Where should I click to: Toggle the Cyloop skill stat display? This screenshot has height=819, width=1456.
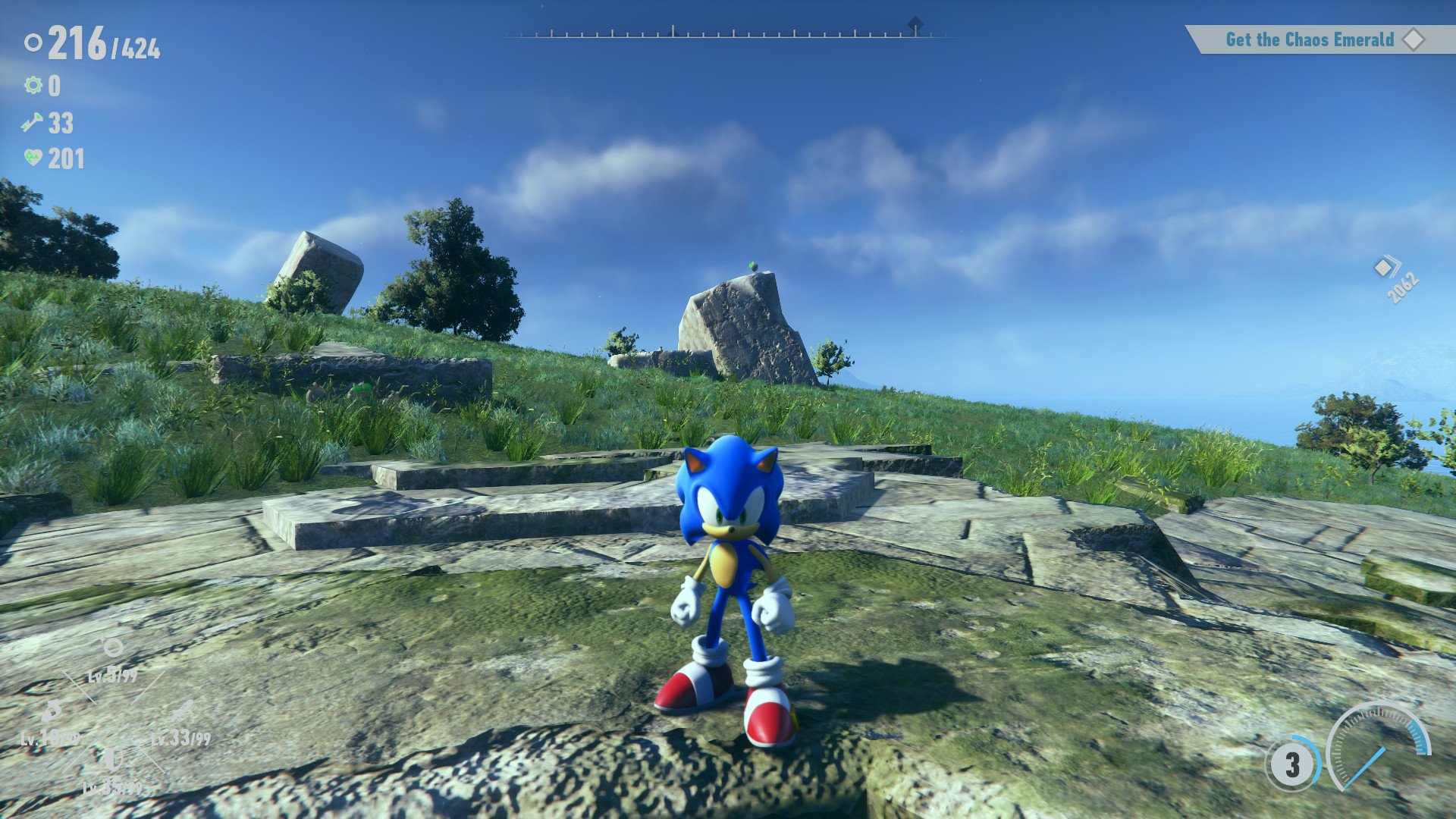coord(52,711)
